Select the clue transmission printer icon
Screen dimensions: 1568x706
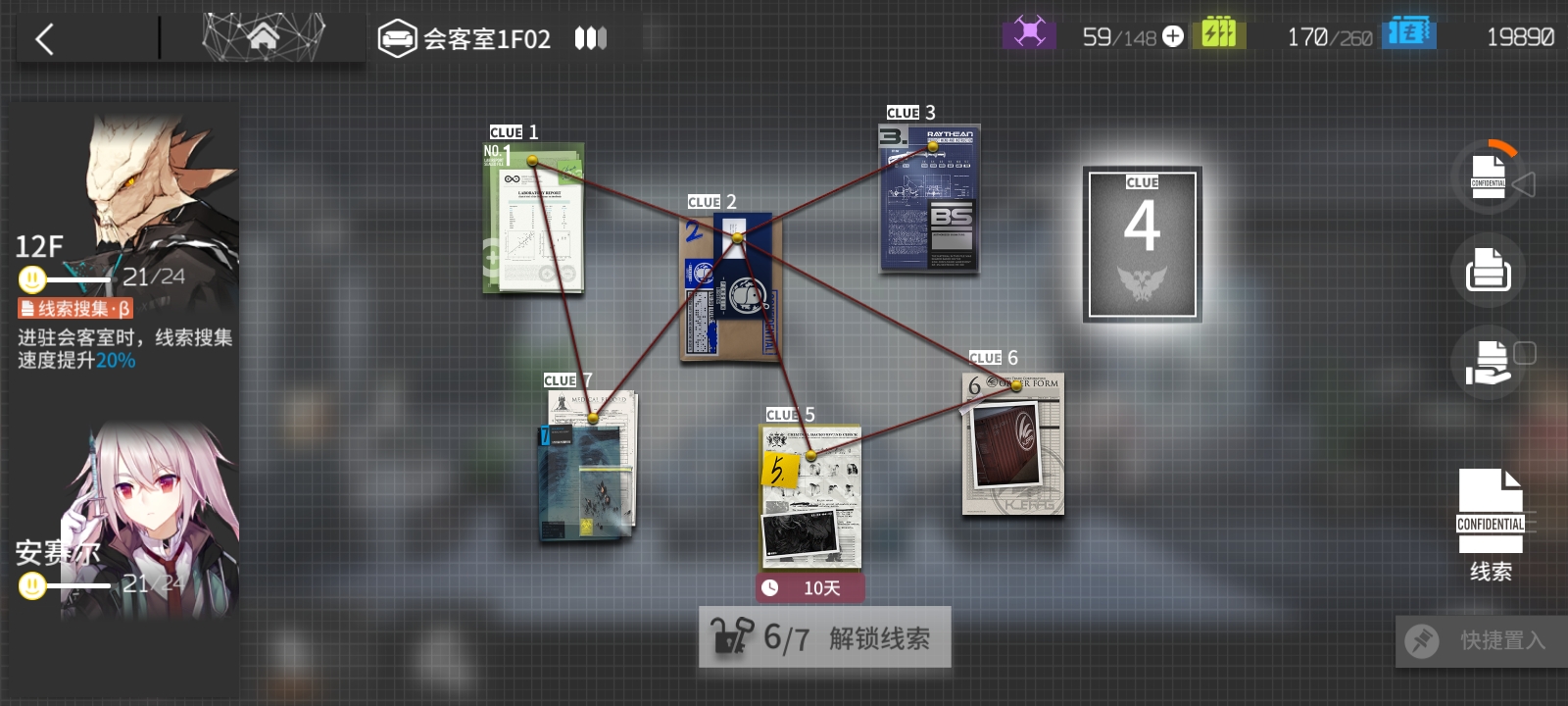(x=1488, y=270)
